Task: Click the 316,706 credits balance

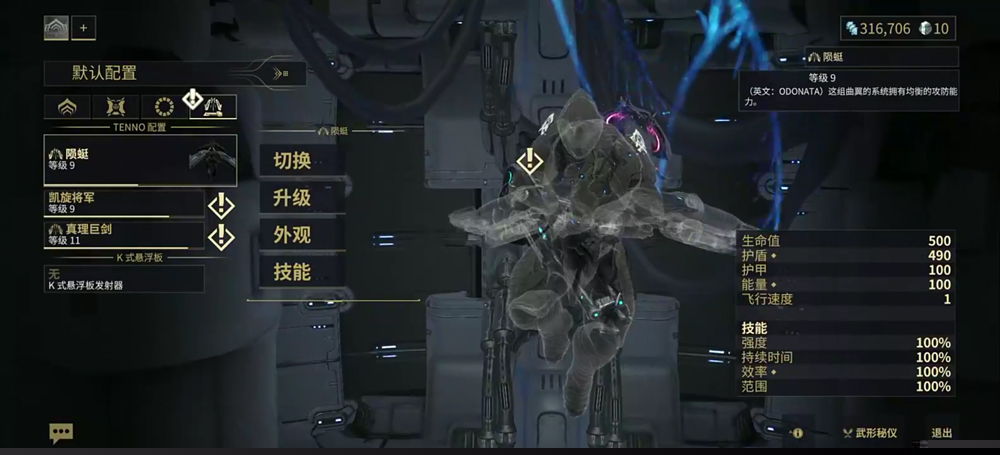Action: pyautogui.click(x=879, y=28)
